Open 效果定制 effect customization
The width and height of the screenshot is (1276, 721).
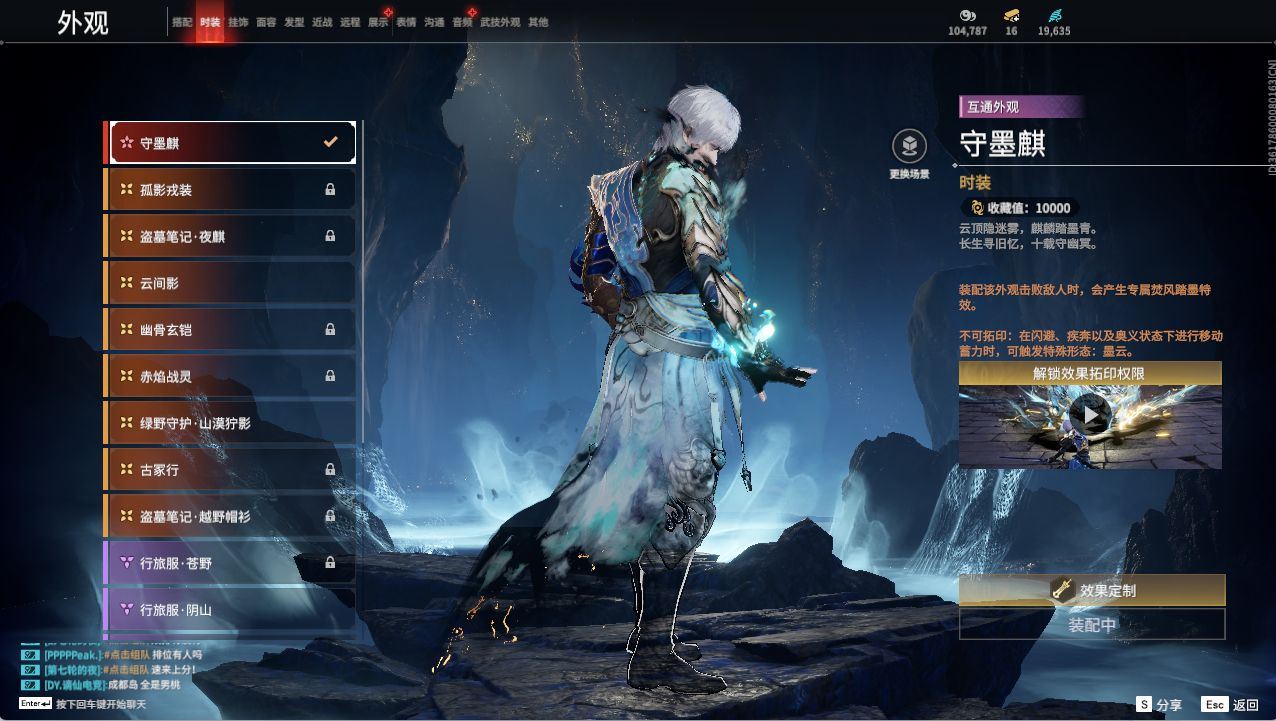[x=1092, y=590]
